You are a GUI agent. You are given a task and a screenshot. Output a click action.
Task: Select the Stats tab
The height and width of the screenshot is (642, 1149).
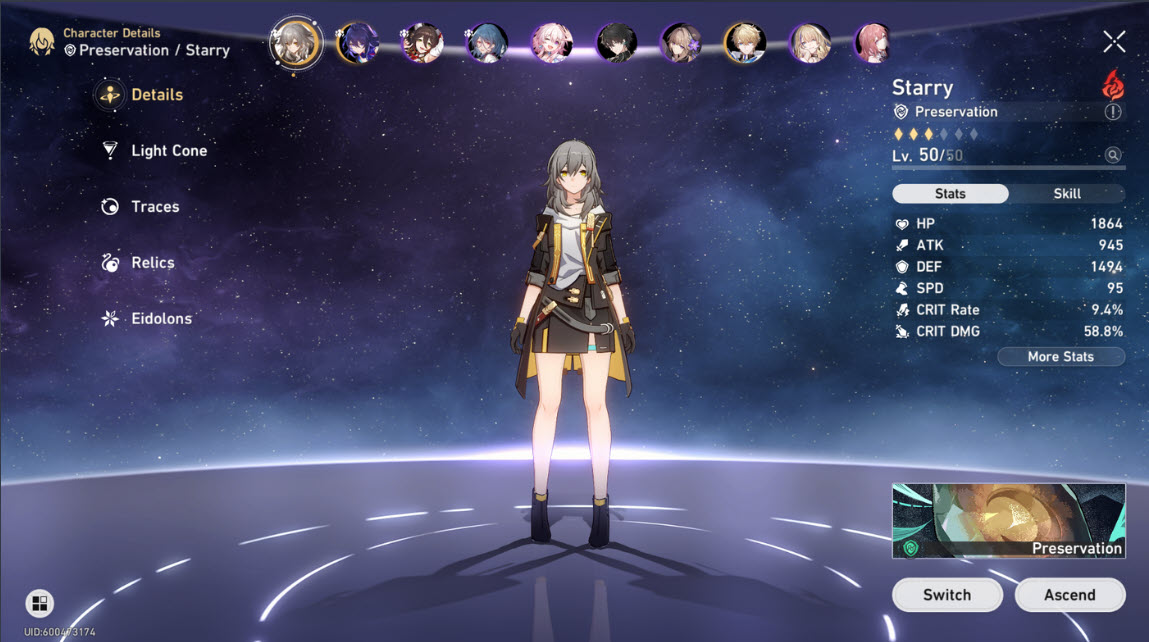950,194
